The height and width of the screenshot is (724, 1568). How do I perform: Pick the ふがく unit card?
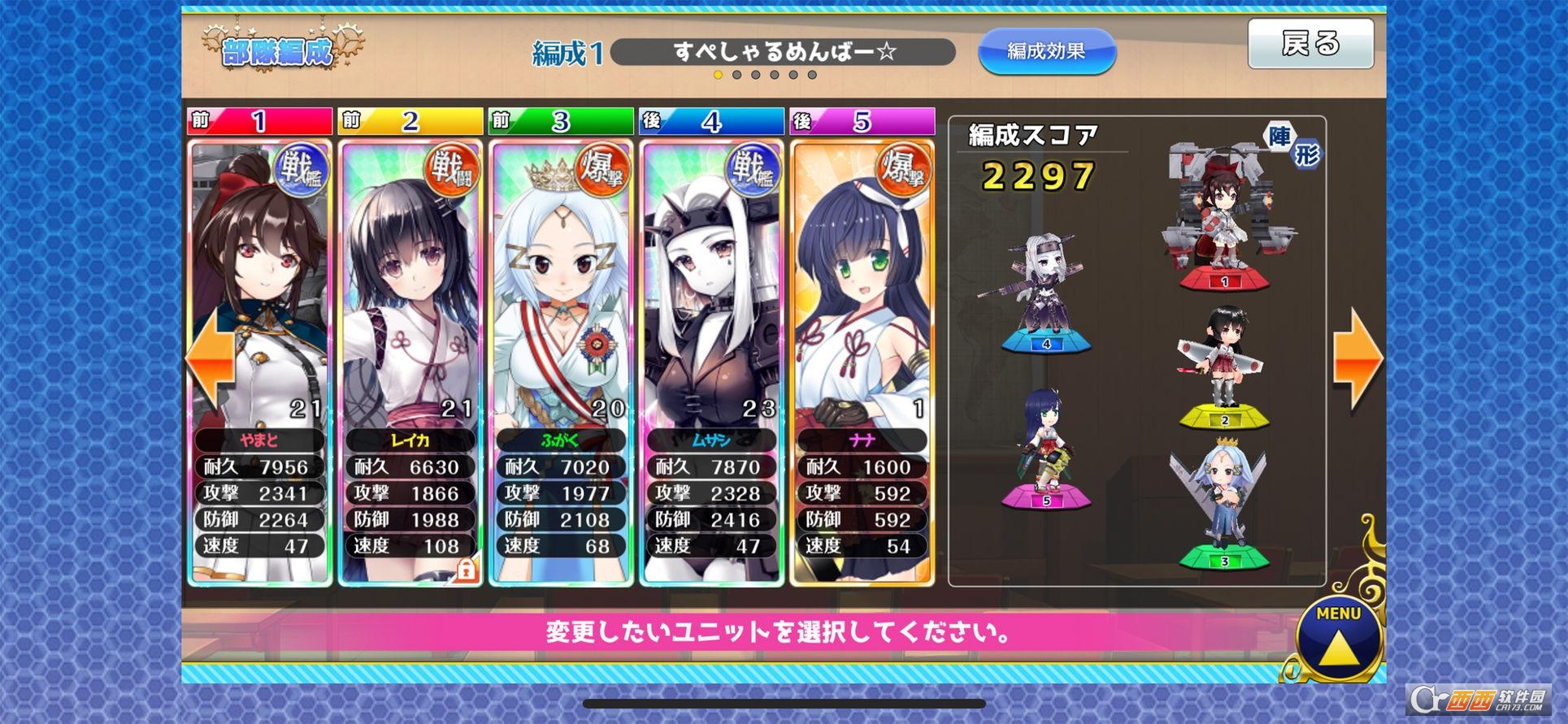(561, 325)
